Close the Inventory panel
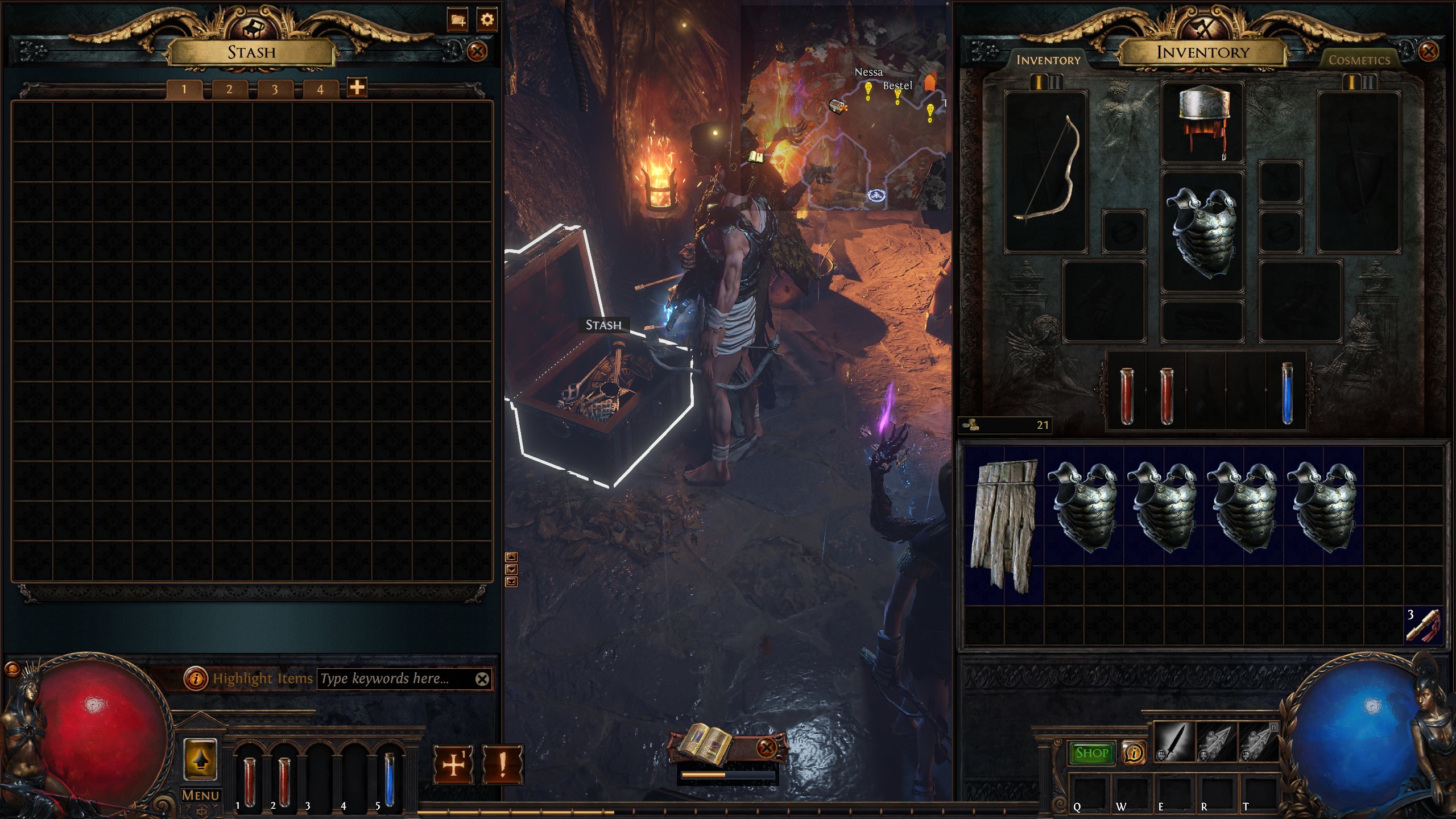This screenshot has height=819, width=1456. [x=1428, y=52]
